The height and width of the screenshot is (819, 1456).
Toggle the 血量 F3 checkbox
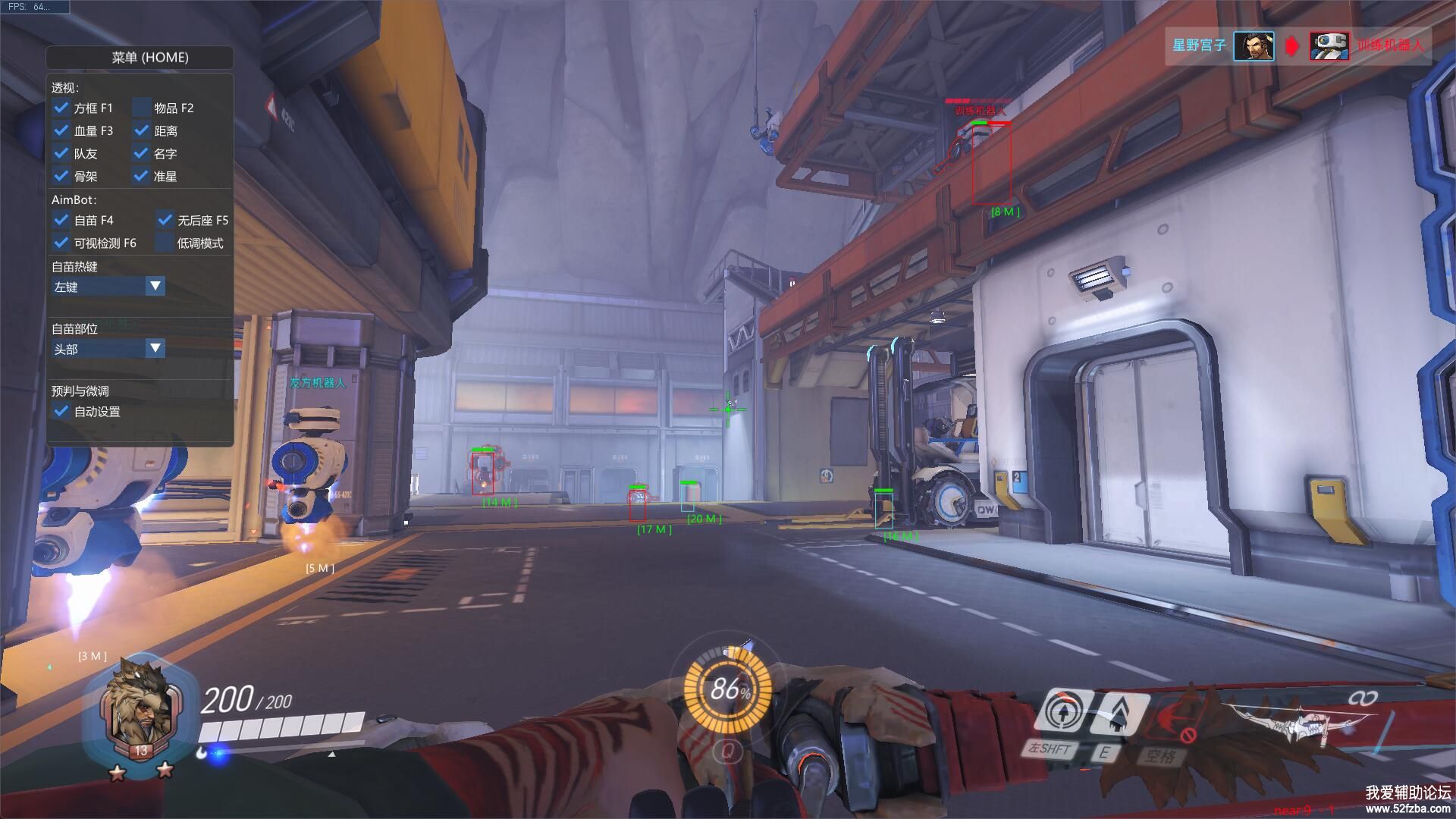click(61, 130)
